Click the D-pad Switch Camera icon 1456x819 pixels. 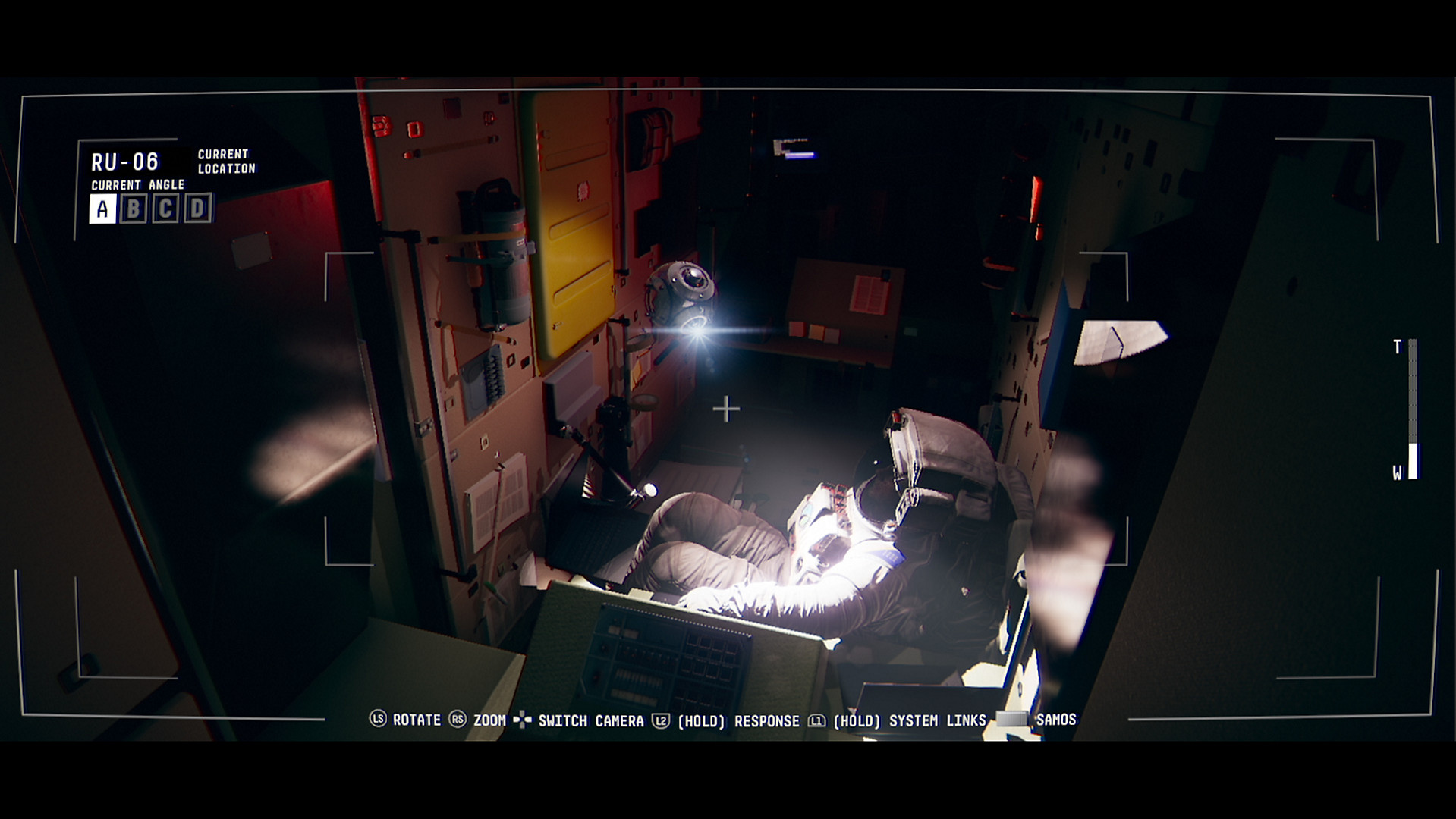pos(522,721)
